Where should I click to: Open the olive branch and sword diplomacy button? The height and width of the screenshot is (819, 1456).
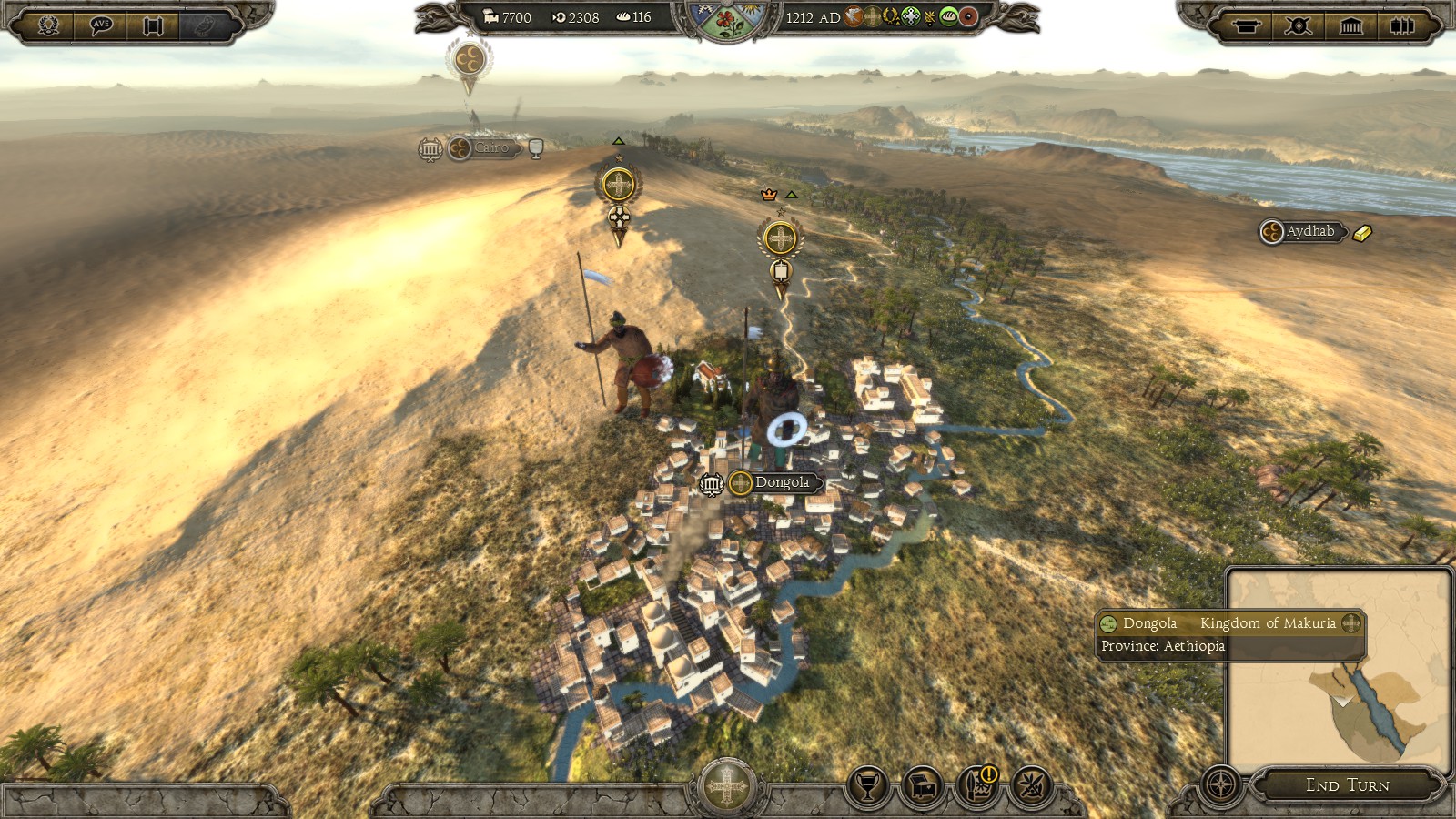[x=1032, y=785]
